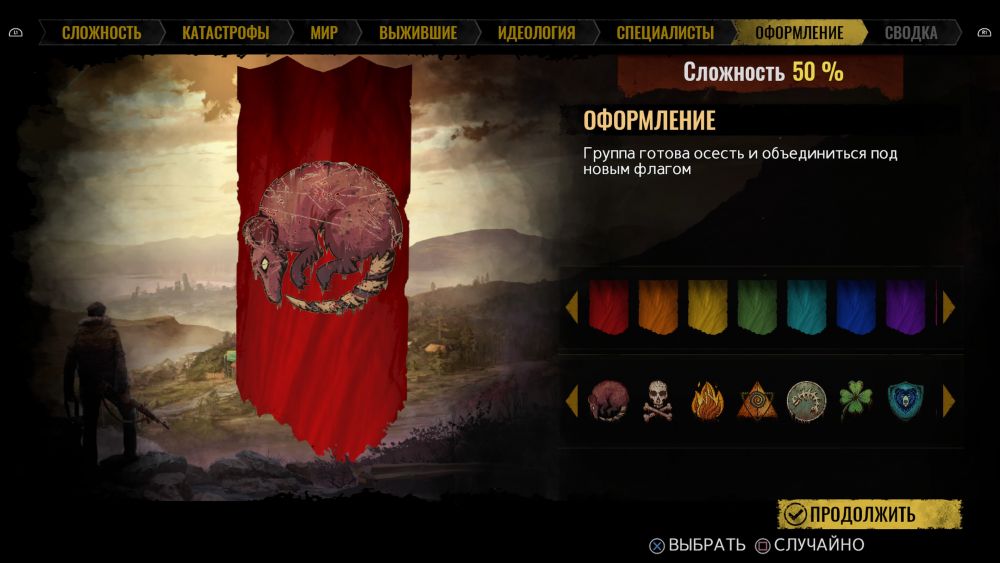Open the КАТАСТРОФЫ tab

coord(225,33)
